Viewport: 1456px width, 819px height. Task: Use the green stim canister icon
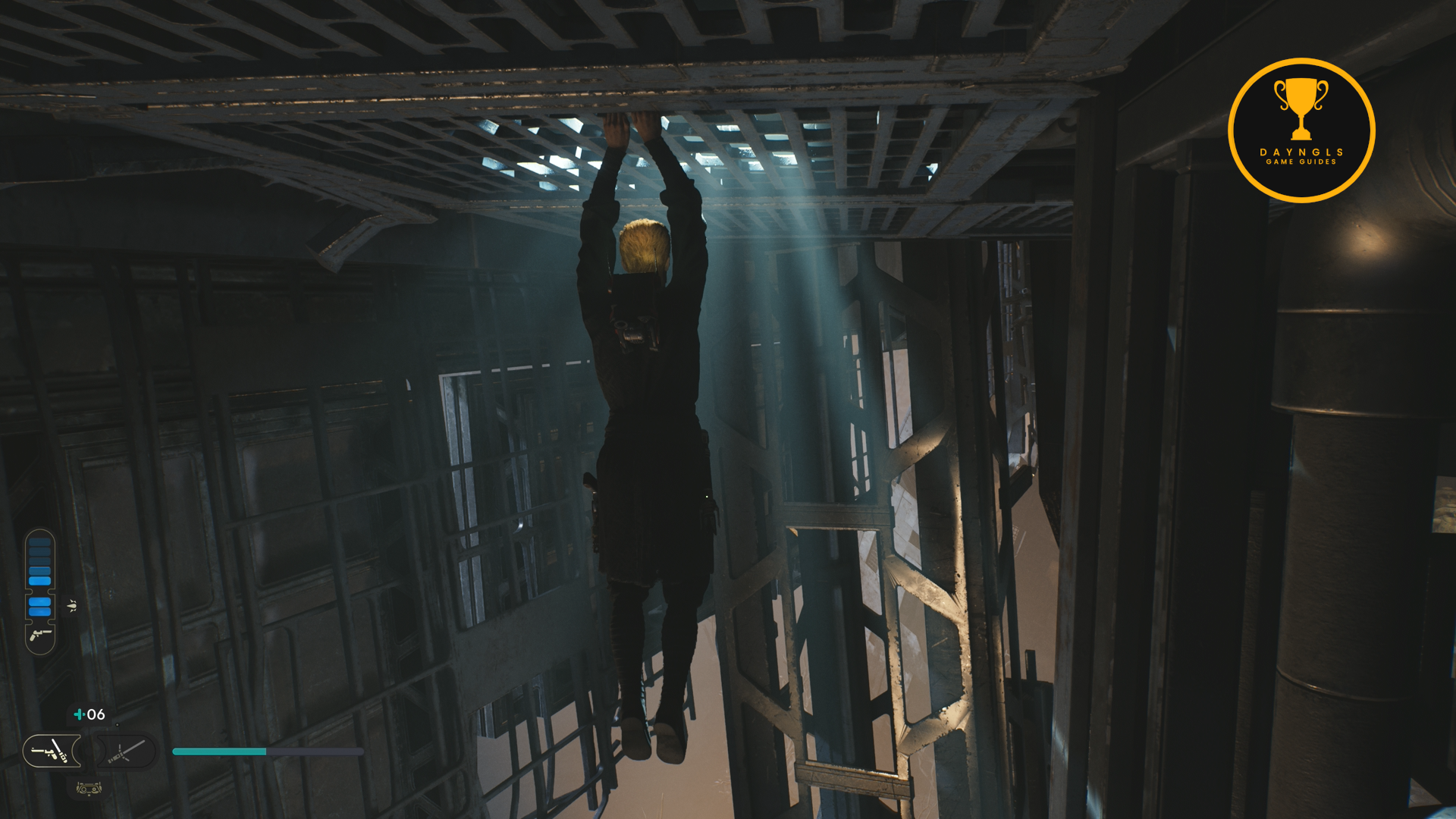[x=78, y=714]
